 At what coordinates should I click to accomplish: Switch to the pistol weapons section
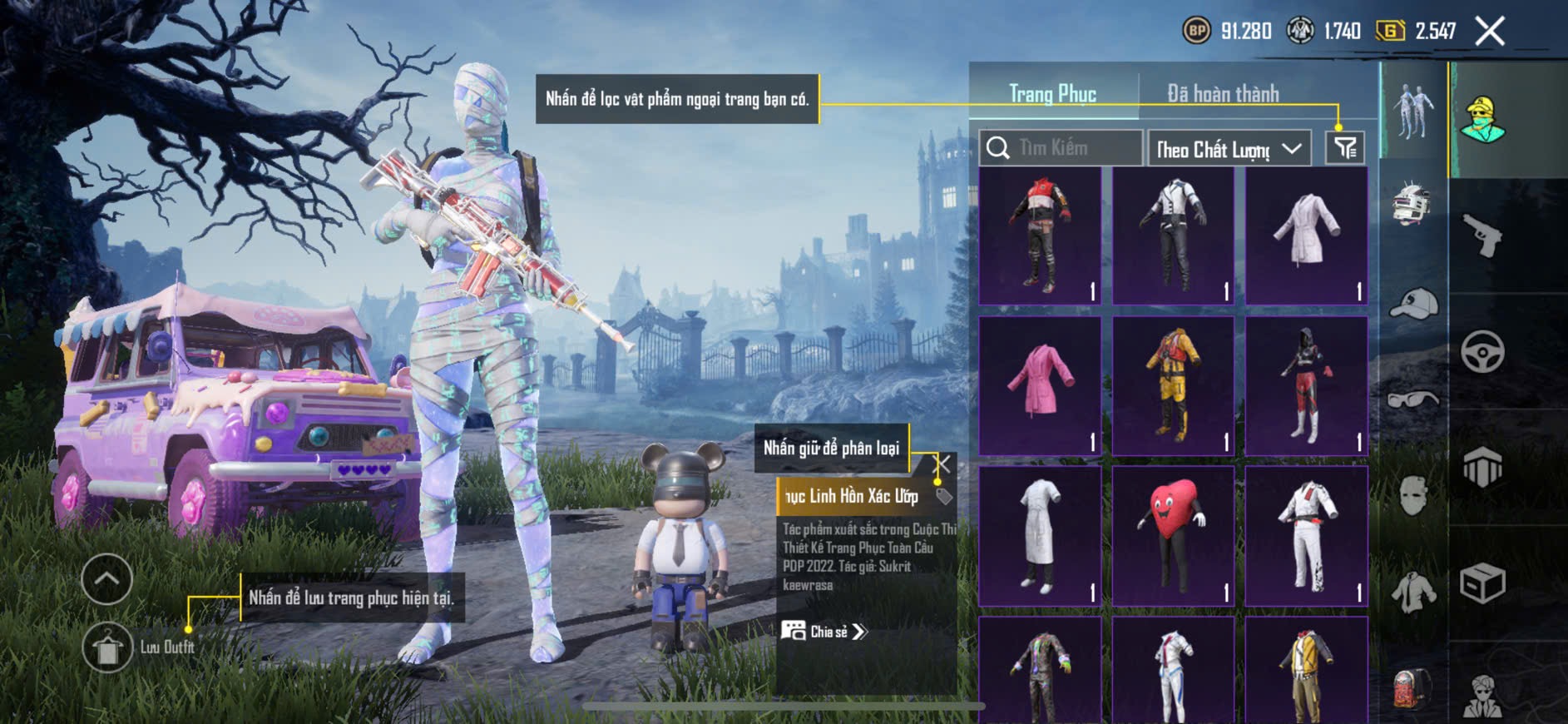click(1482, 235)
